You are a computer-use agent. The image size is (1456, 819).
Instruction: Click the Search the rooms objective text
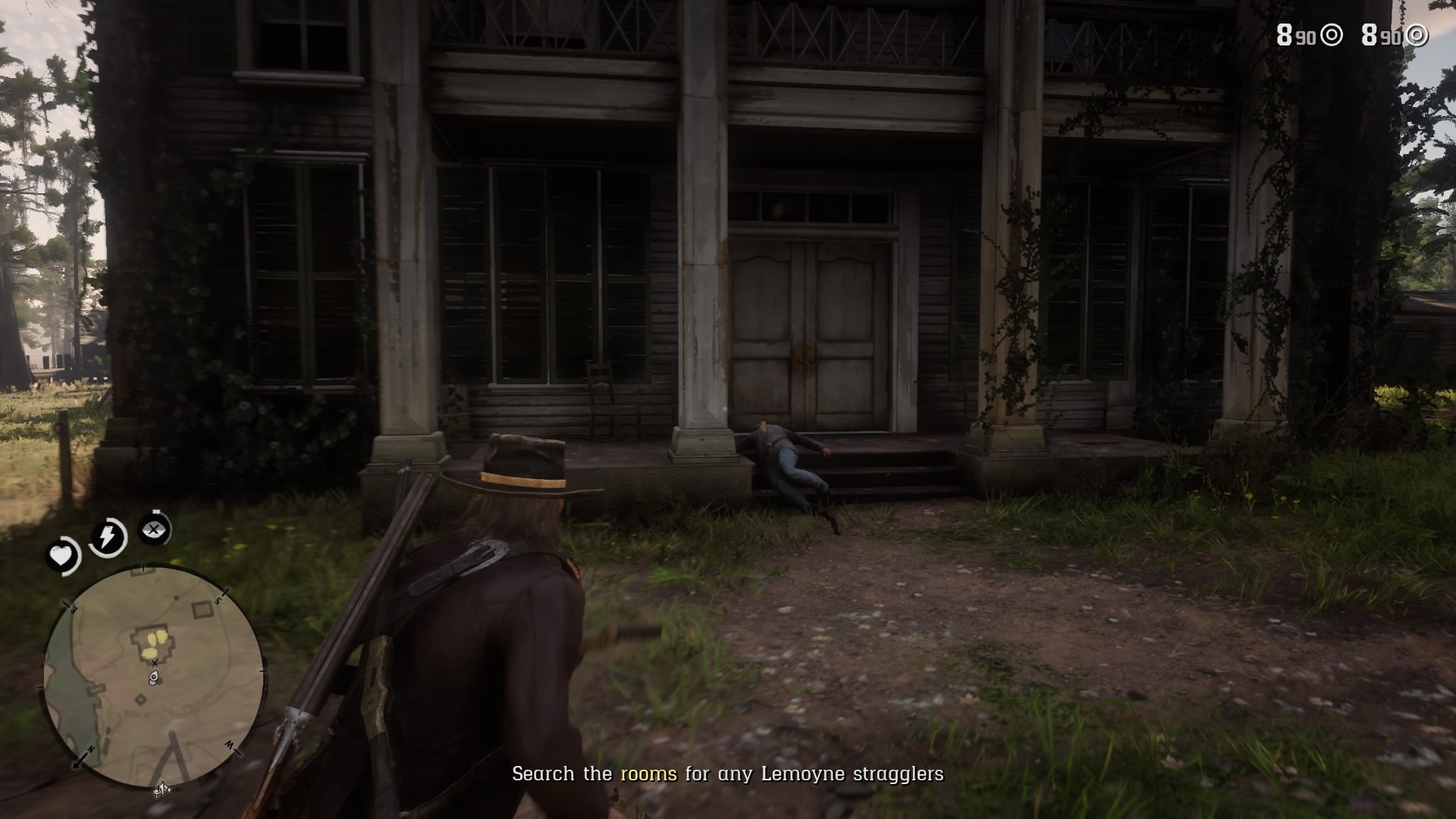726,775
